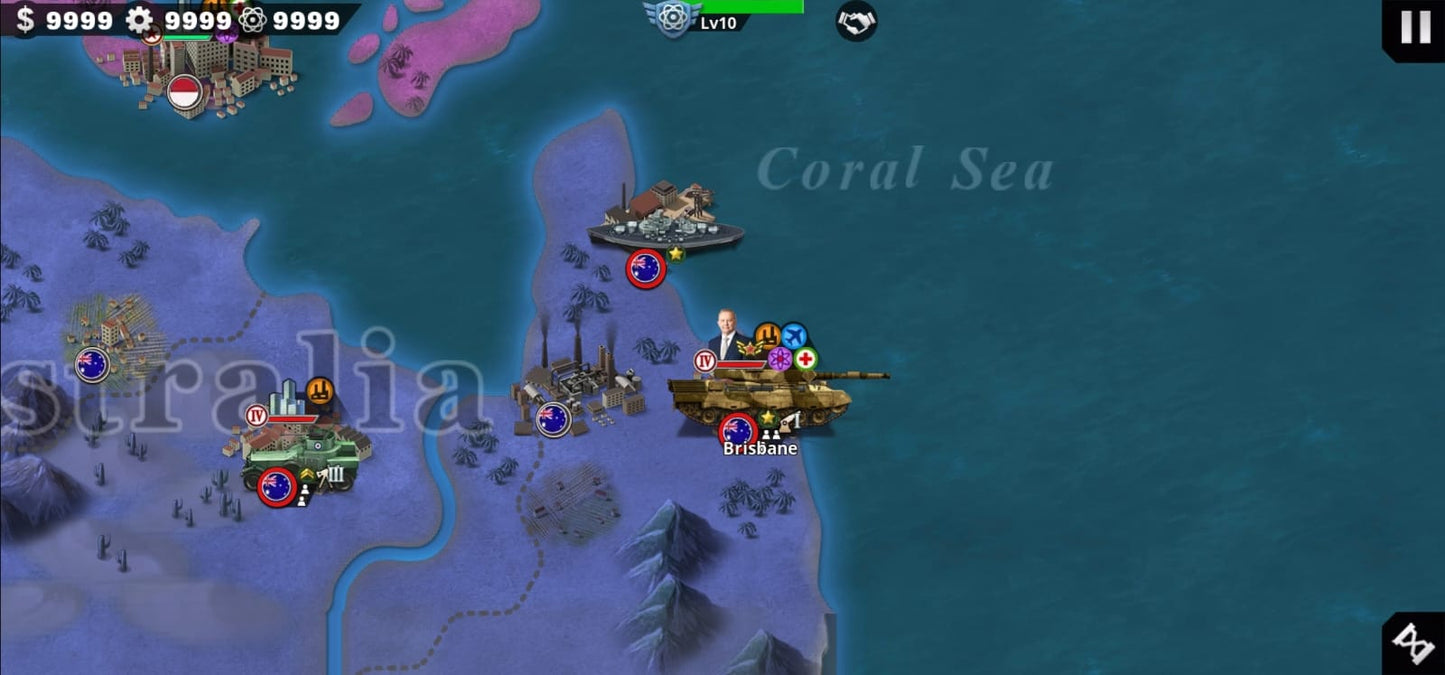The image size is (1445, 675).
Task: Select the Indonesian flag city
Action: click(184, 93)
